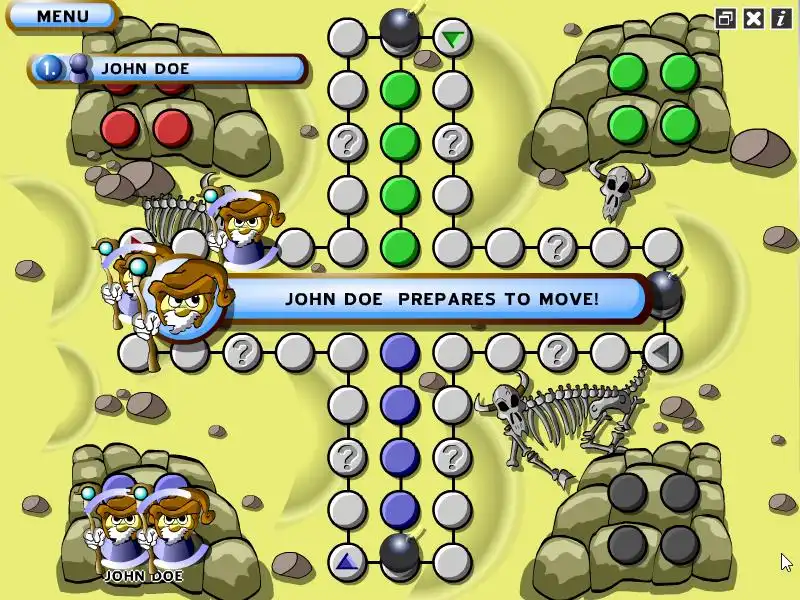The height and width of the screenshot is (600, 800).
Task: Select the gray left-arrow start tile
Action: 661,351
